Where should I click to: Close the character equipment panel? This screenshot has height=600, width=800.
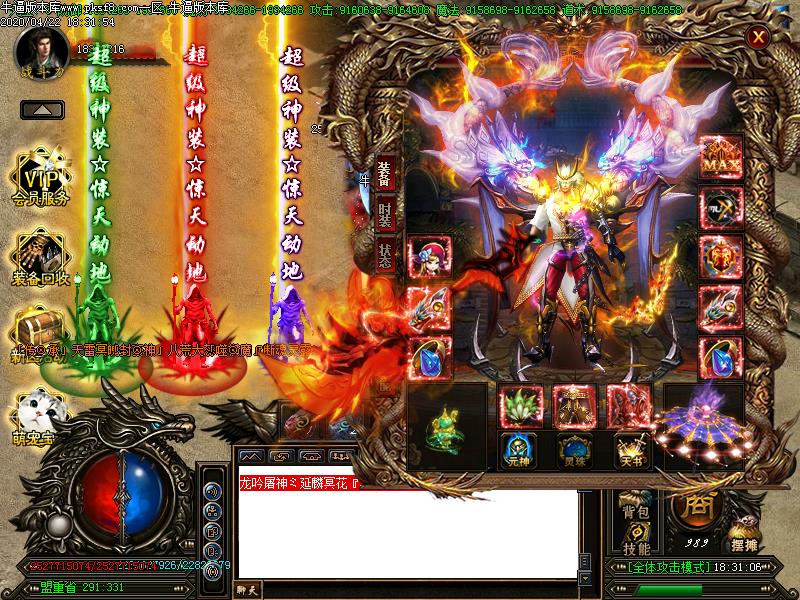click(759, 38)
